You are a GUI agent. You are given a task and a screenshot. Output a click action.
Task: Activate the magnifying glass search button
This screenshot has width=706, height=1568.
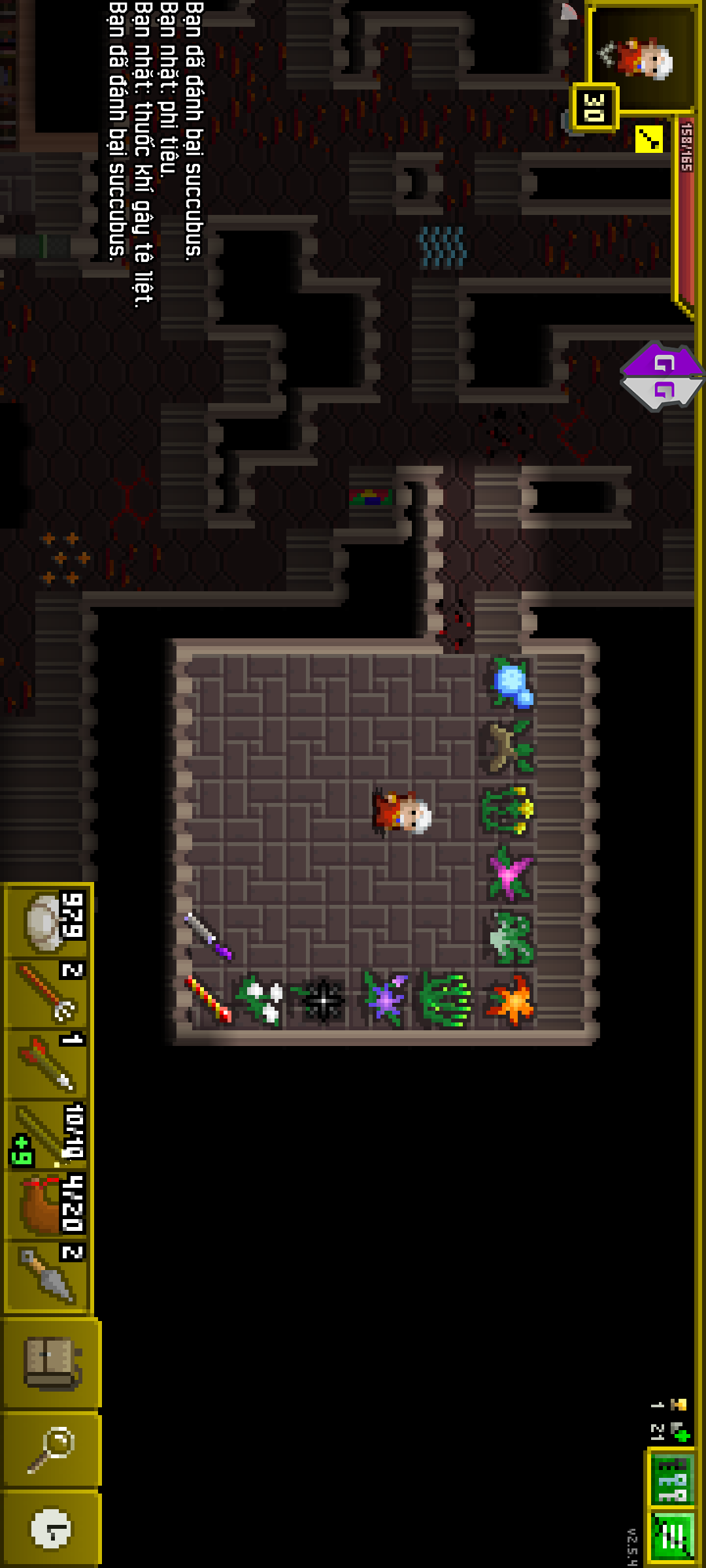point(51,1449)
